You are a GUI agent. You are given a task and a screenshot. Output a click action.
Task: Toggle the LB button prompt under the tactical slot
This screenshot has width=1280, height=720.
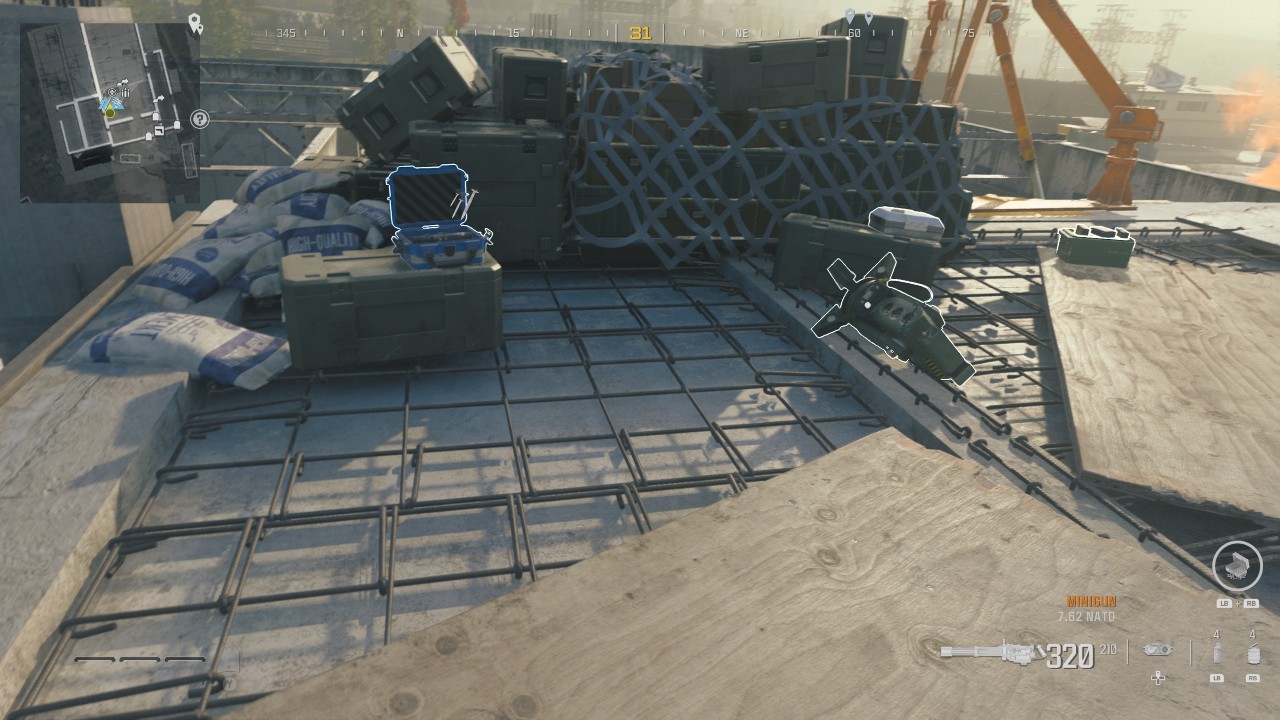click(1217, 678)
